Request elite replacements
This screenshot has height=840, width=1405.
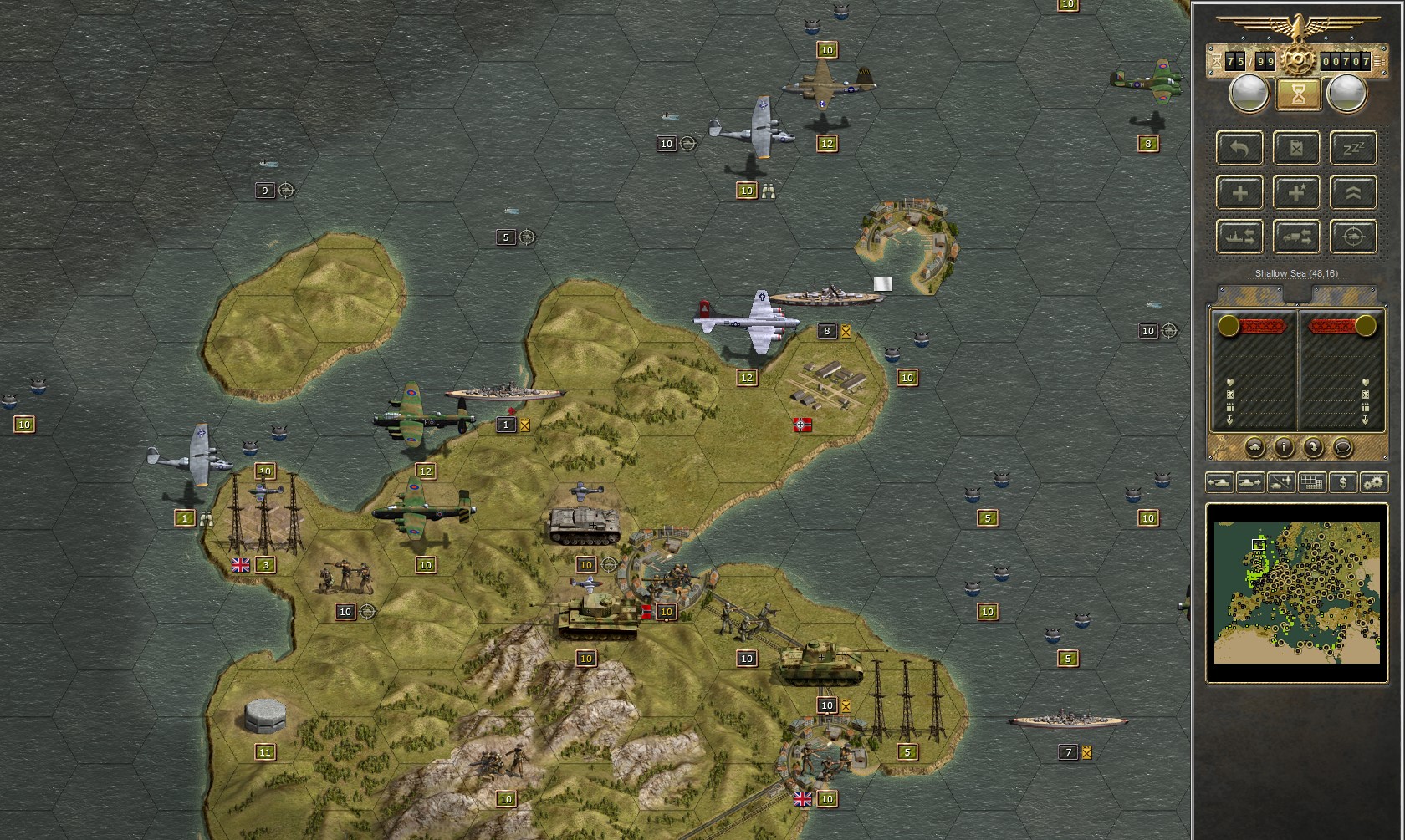(x=1296, y=192)
